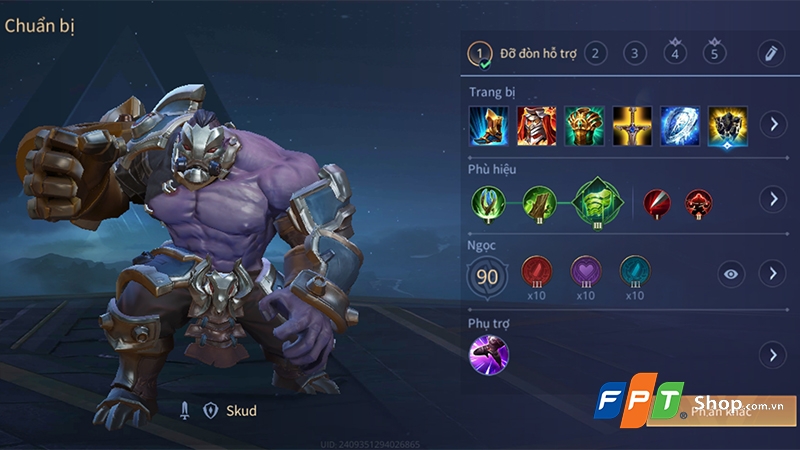Select loadout preset 1 "Đỡ đòn hỗ trợ"
800x450 pixels.
(x=481, y=53)
